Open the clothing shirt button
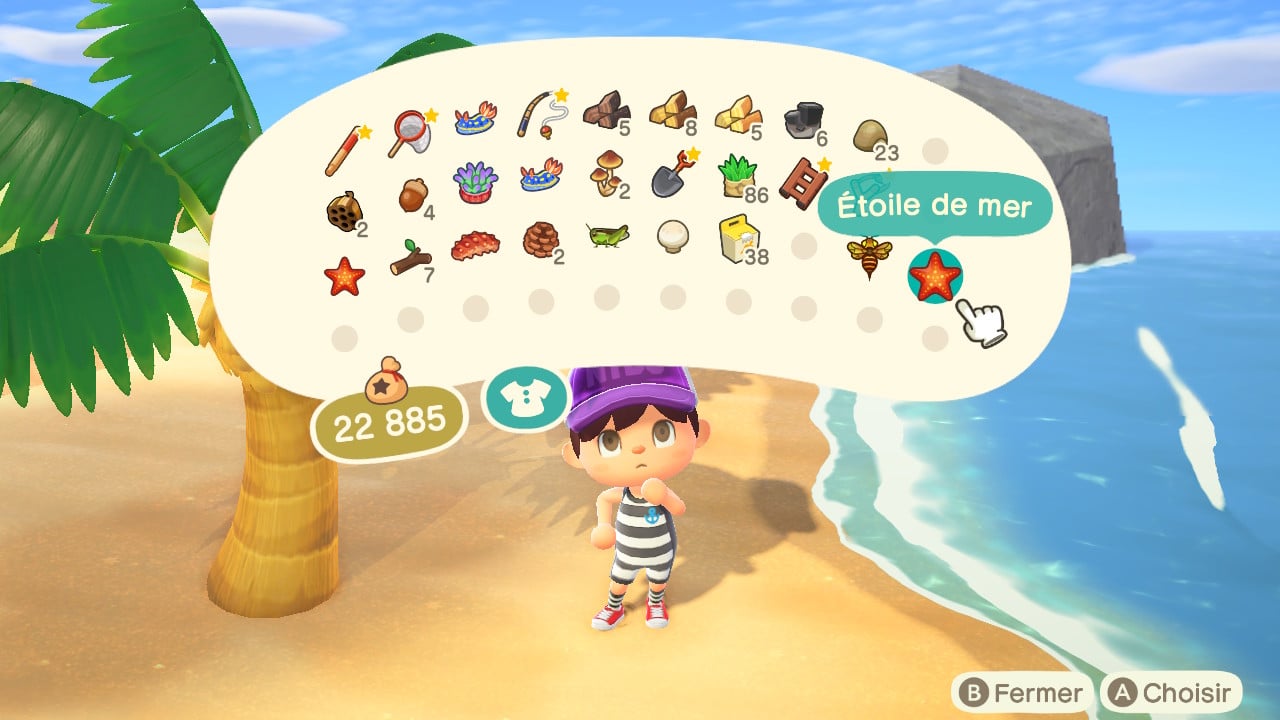Image resolution: width=1280 pixels, height=720 pixels. click(x=524, y=399)
